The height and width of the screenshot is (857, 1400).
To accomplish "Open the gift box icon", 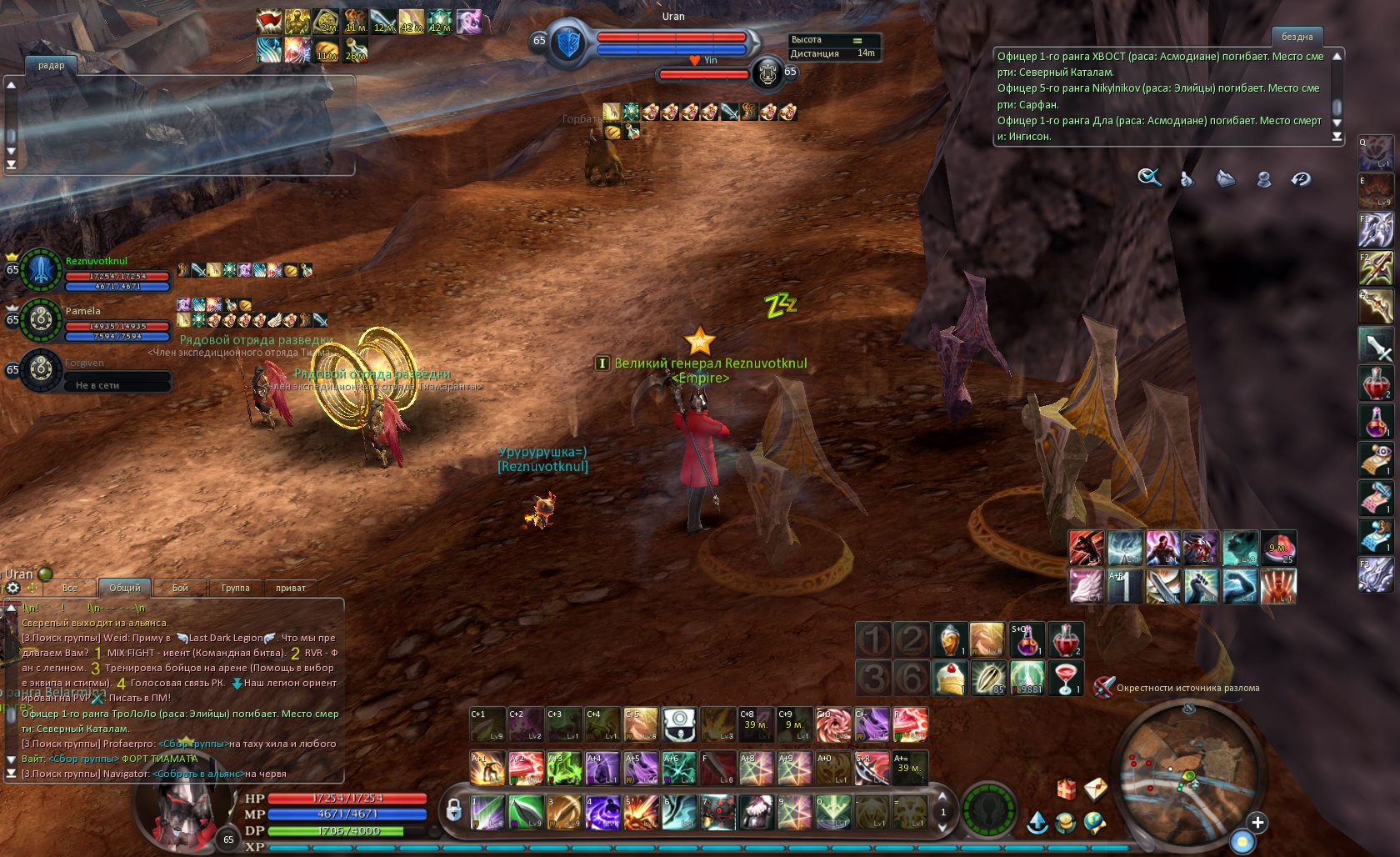I will [x=1067, y=787].
